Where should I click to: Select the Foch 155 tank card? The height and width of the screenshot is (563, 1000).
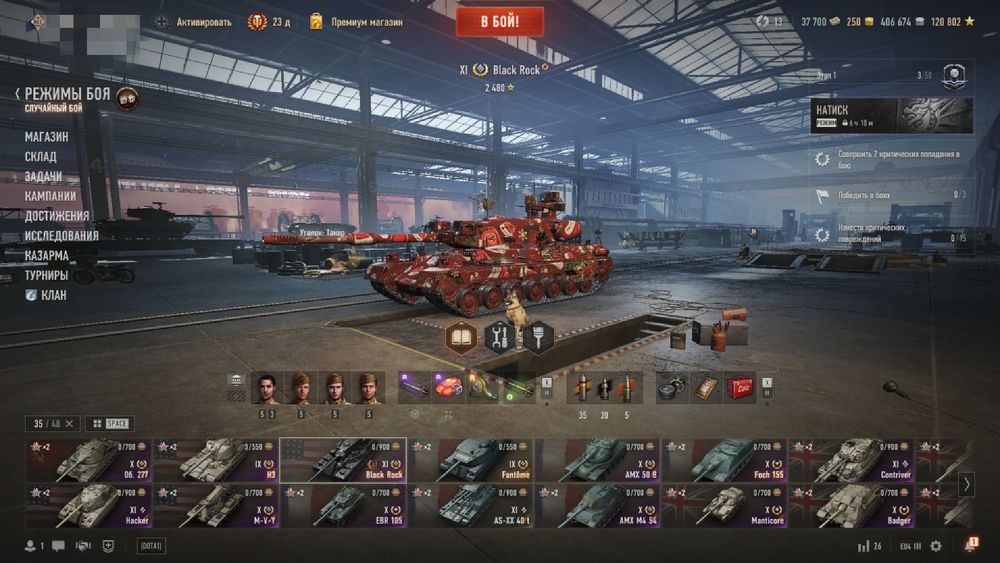(724, 460)
